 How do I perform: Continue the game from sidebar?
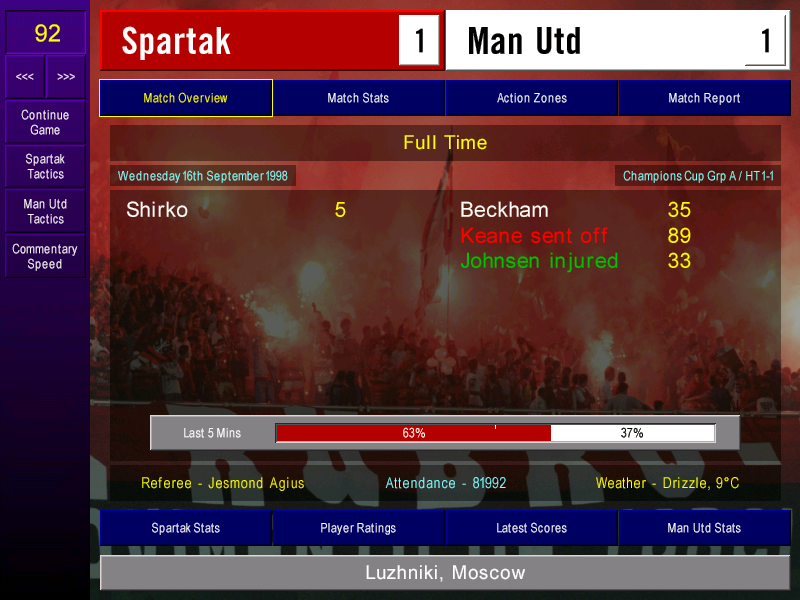point(45,123)
